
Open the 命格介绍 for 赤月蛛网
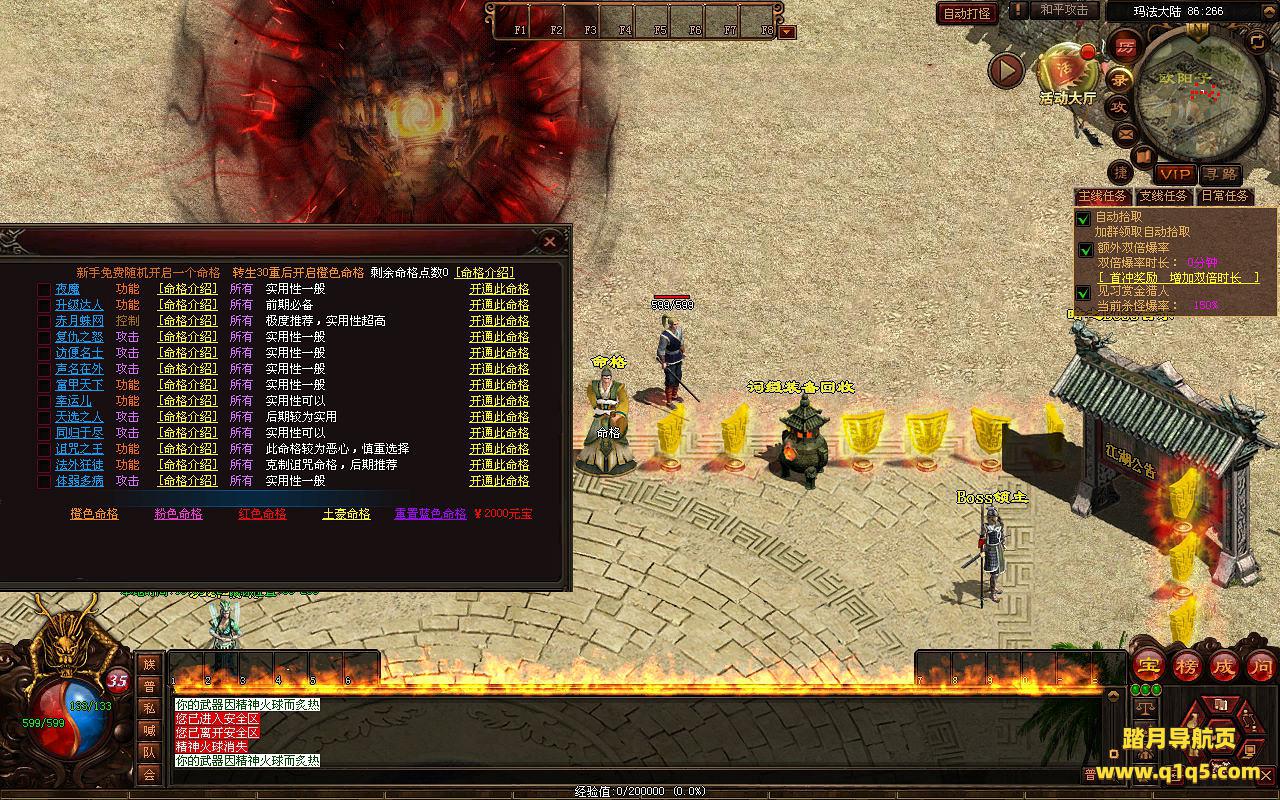[x=187, y=321]
